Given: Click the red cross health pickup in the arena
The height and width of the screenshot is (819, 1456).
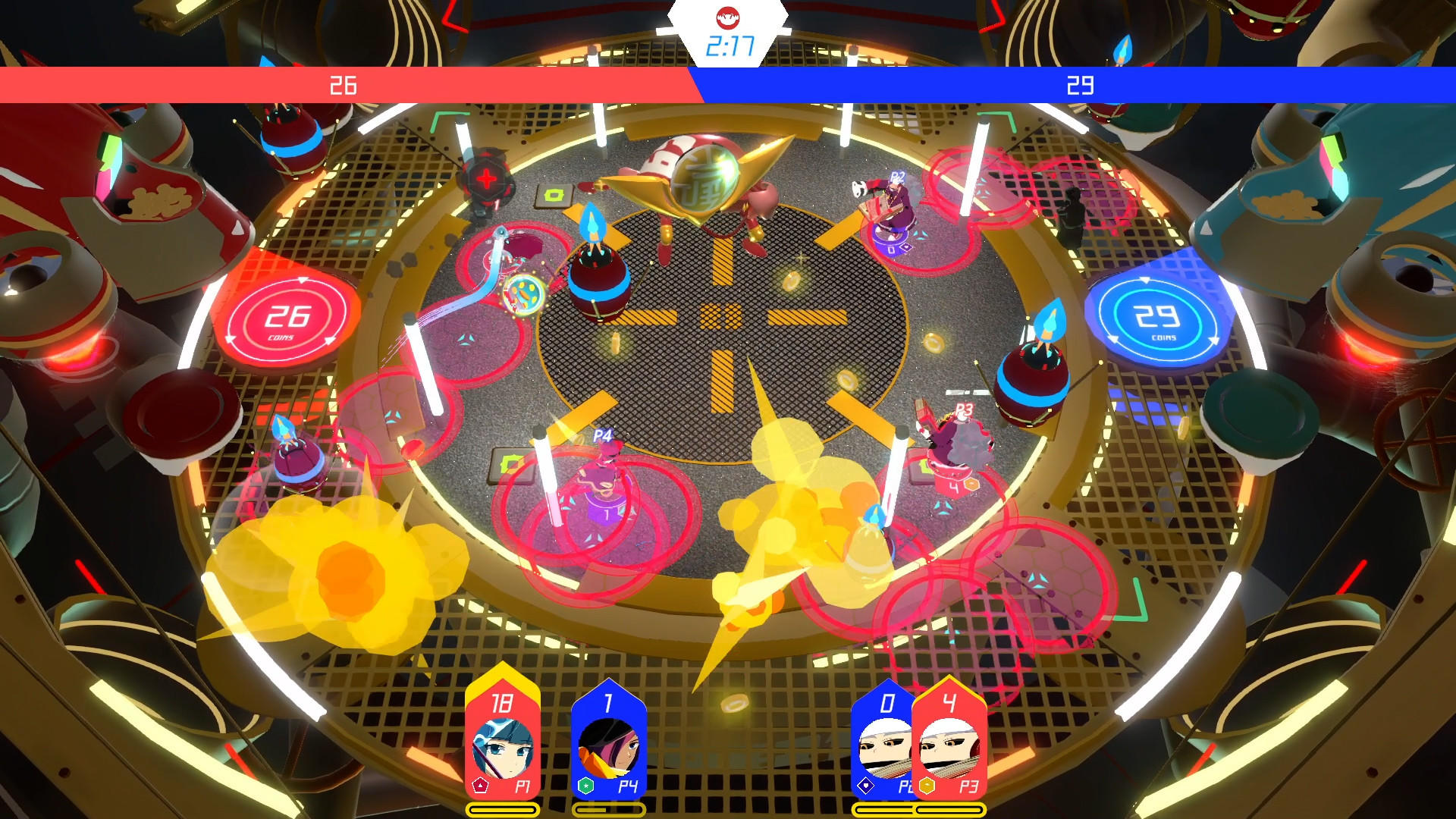Looking at the screenshot, I should 485,180.
